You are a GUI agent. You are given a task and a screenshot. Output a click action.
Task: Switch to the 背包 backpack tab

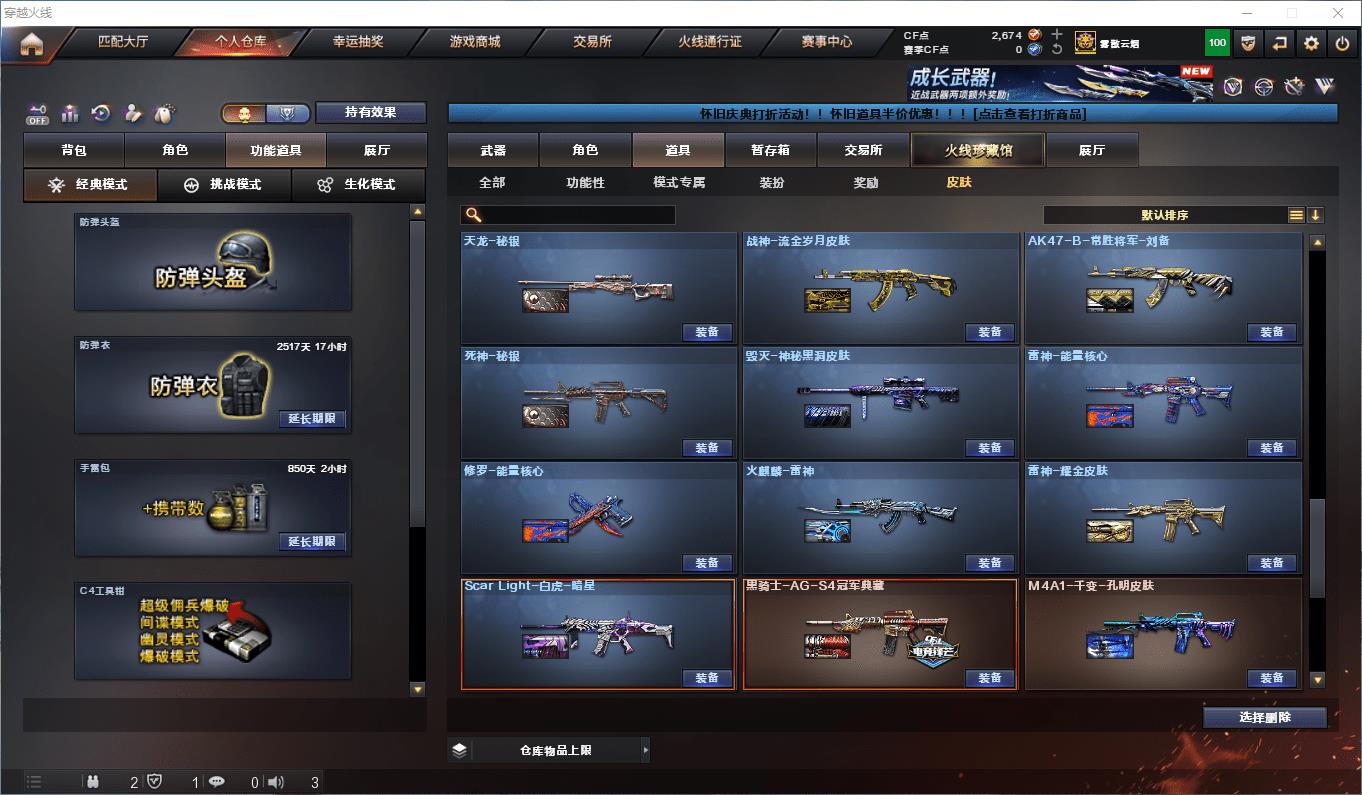[x=74, y=150]
